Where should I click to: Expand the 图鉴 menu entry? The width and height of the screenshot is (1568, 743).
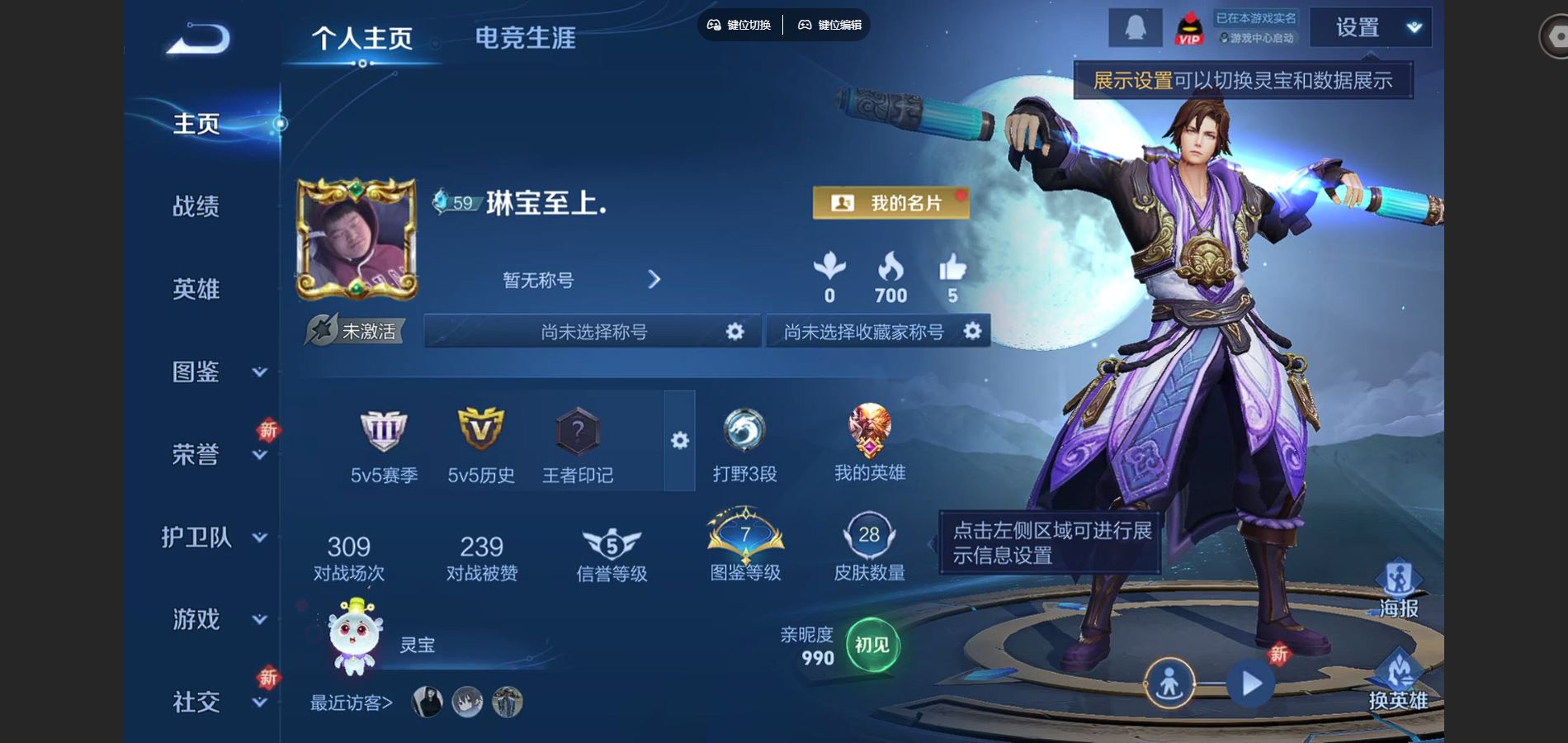coord(216,371)
